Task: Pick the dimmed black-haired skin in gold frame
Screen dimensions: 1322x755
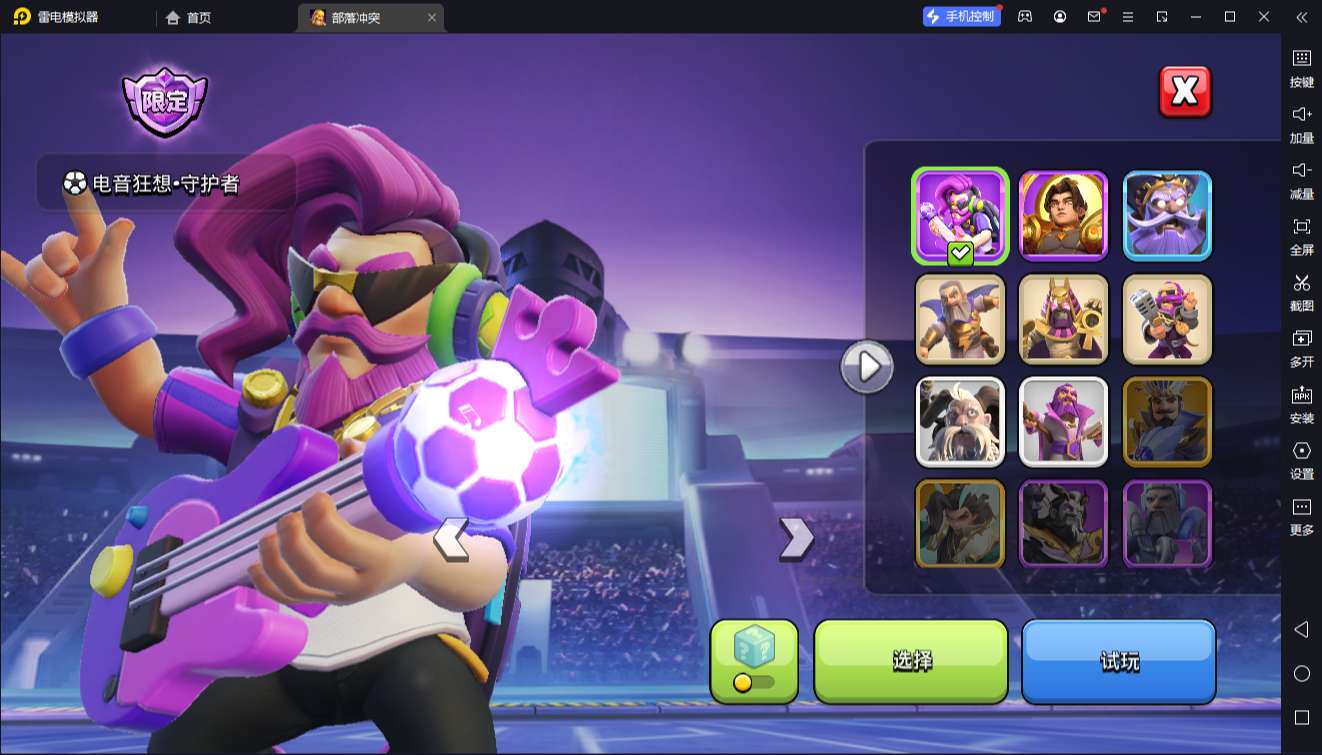Action: click(960, 525)
